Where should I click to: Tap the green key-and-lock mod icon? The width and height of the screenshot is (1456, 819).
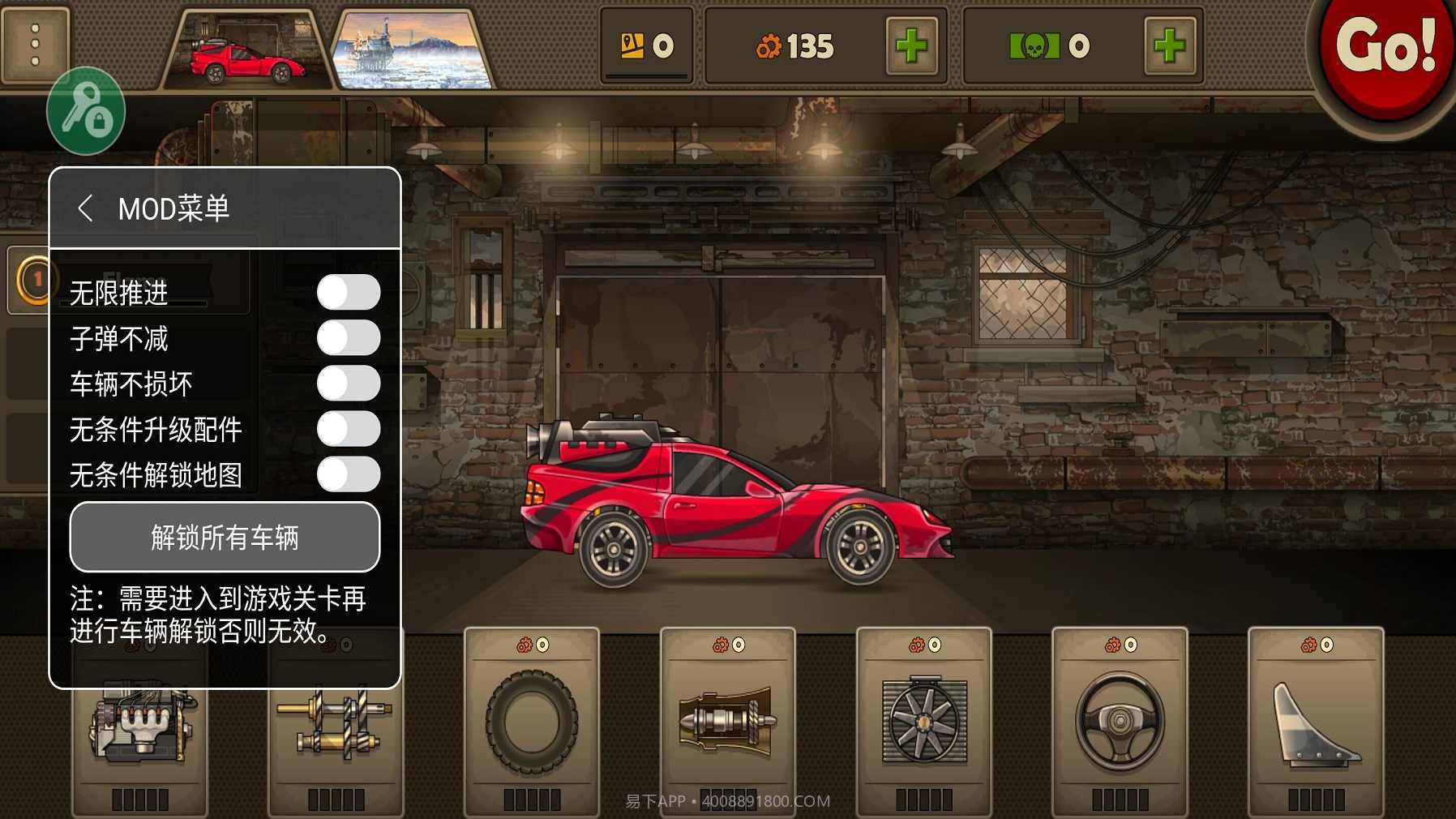click(x=86, y=112)
